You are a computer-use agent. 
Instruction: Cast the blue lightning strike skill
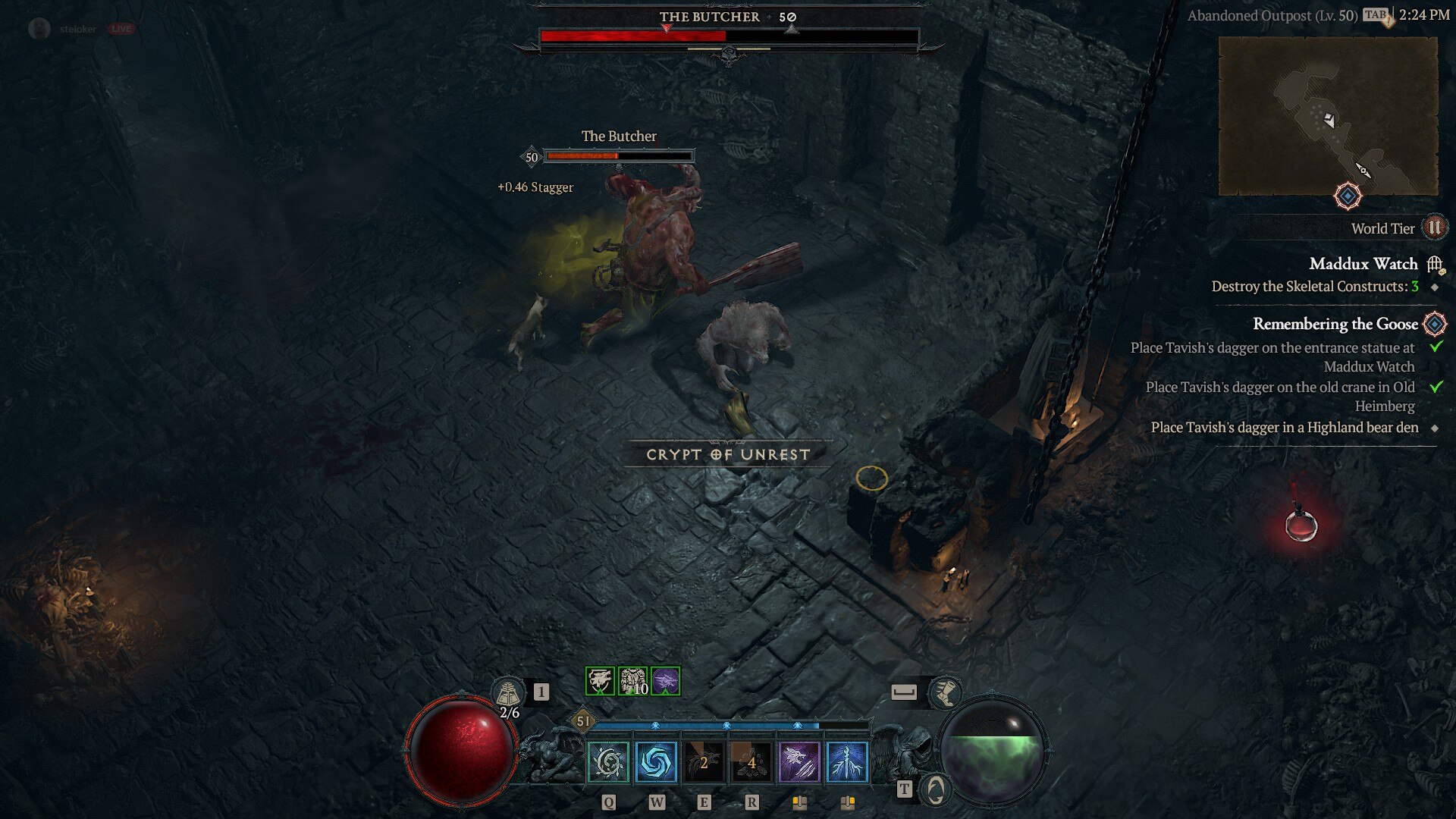[x=846, y=762]
